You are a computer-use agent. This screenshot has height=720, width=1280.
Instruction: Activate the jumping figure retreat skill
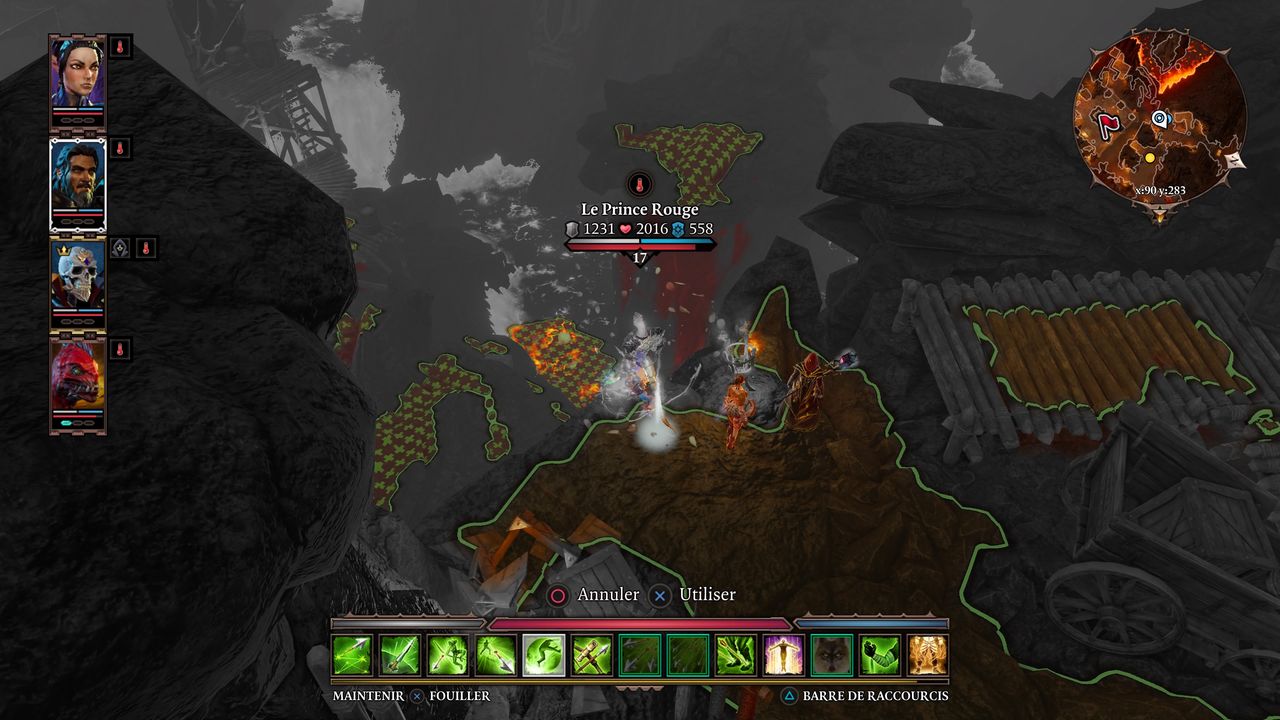tap(544, 655)
